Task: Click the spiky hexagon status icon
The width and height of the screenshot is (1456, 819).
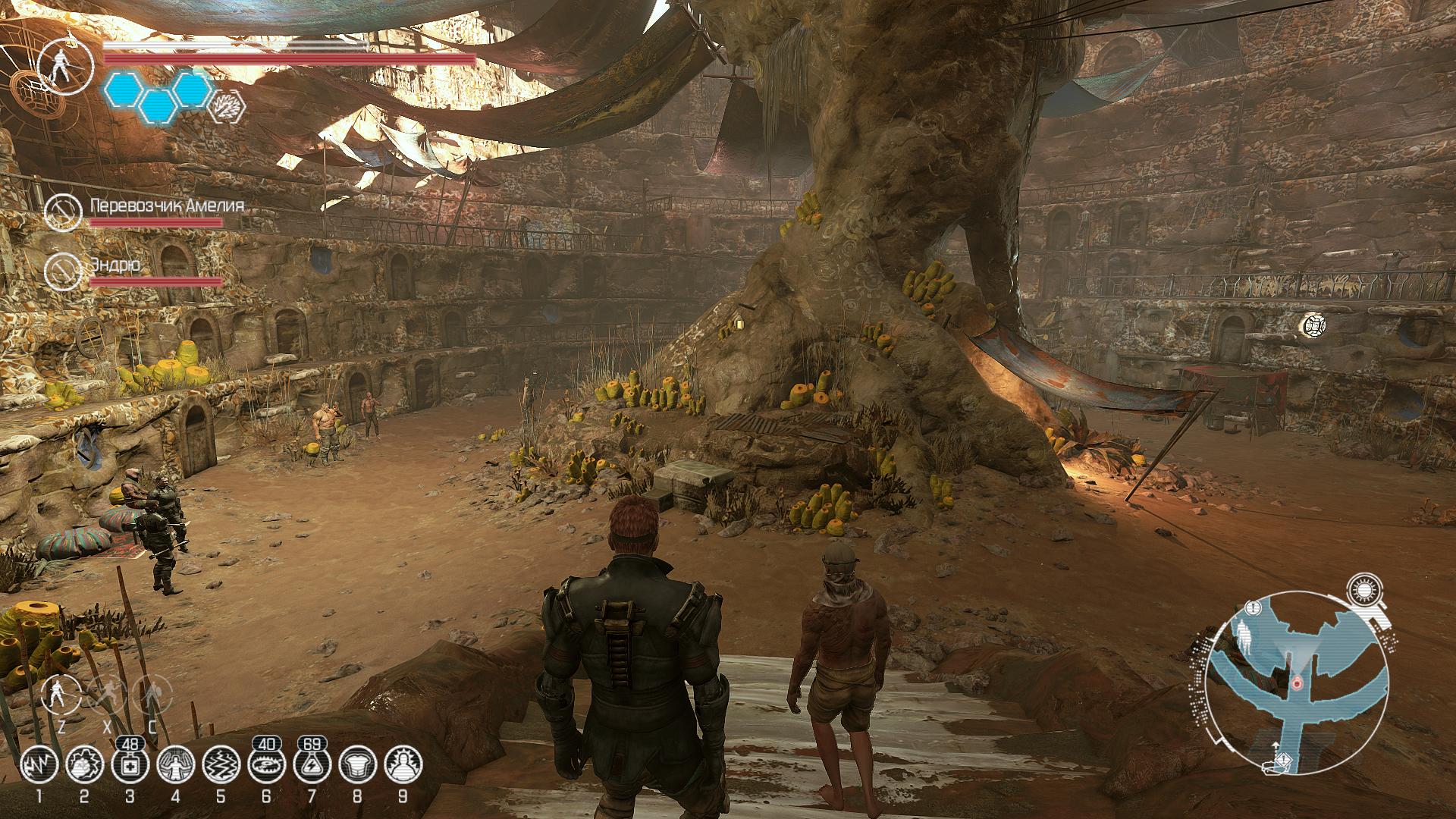Action: tap(227, 107)
